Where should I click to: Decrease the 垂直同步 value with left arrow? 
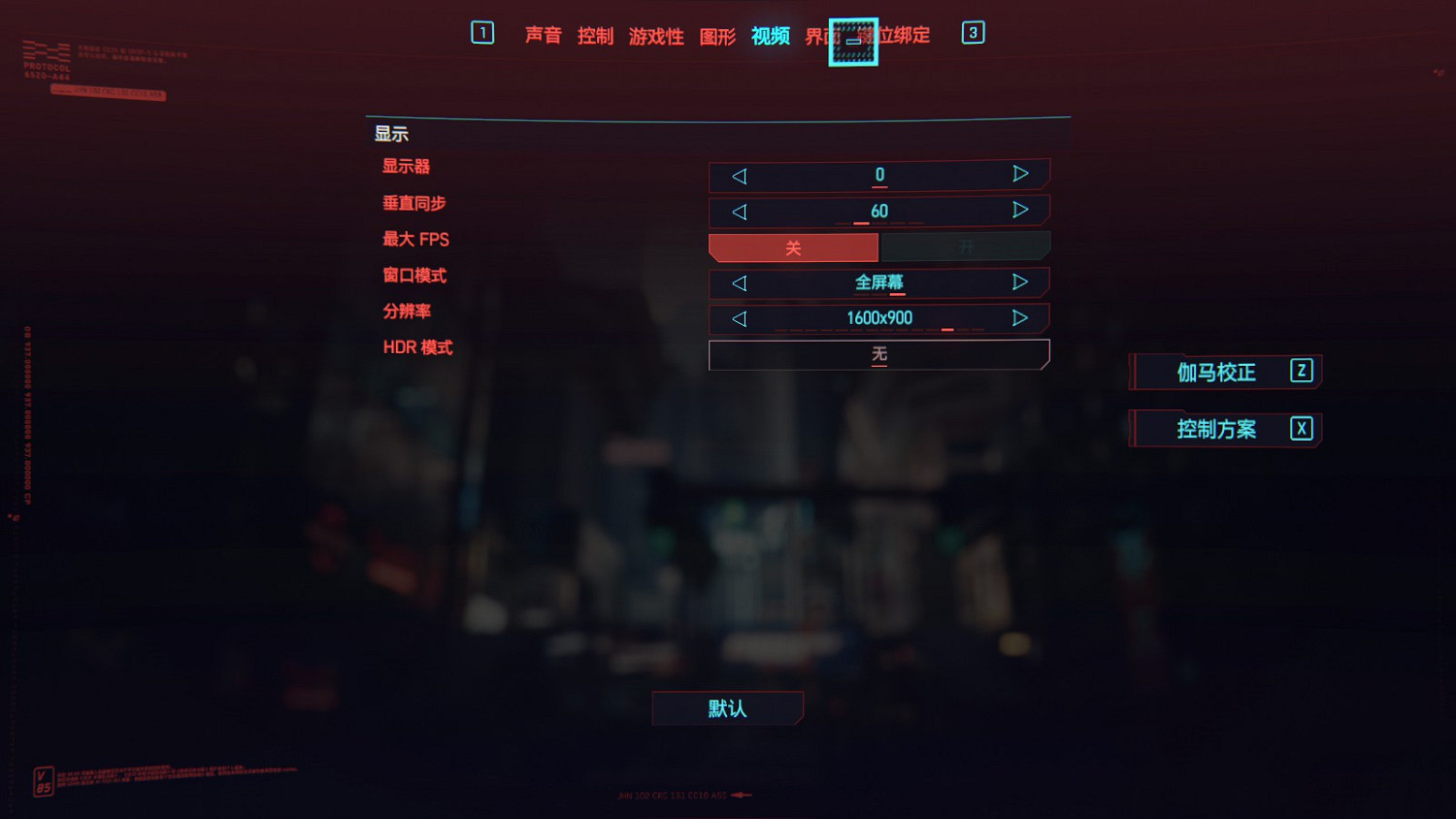click(739, 212)
